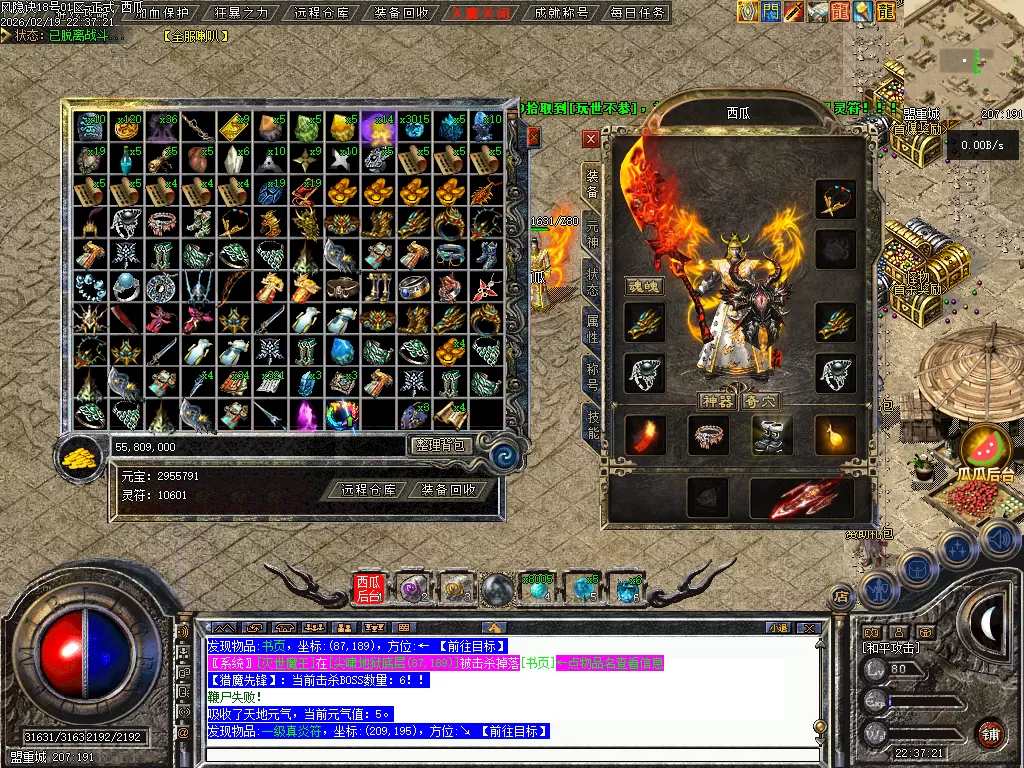1024x768 pixels.
Task: Open the 远程仓库 top menu button
Action: pyautogui.click(x=322, y=13)
